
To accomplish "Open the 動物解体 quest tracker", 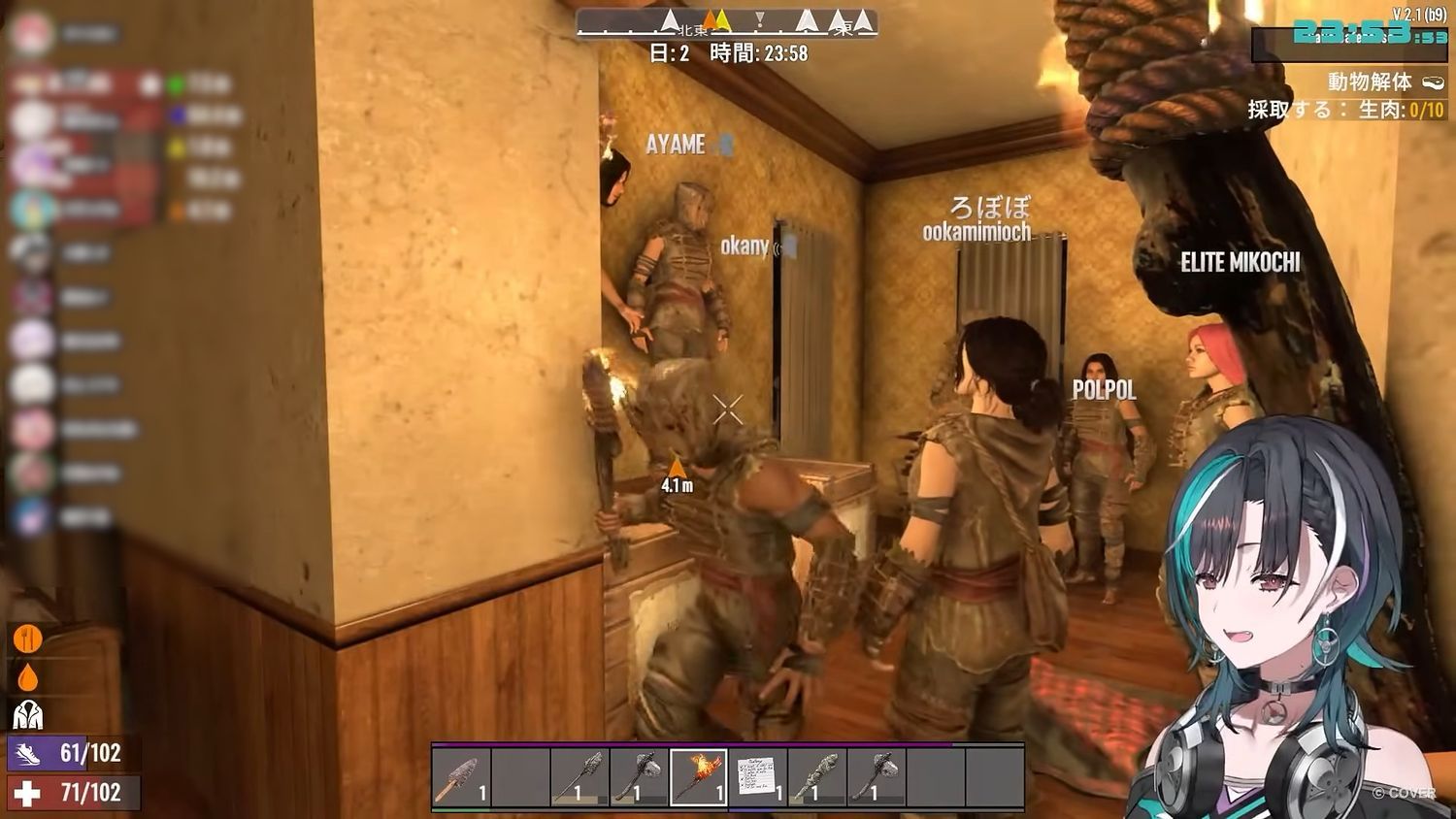I will (1370, 82).
